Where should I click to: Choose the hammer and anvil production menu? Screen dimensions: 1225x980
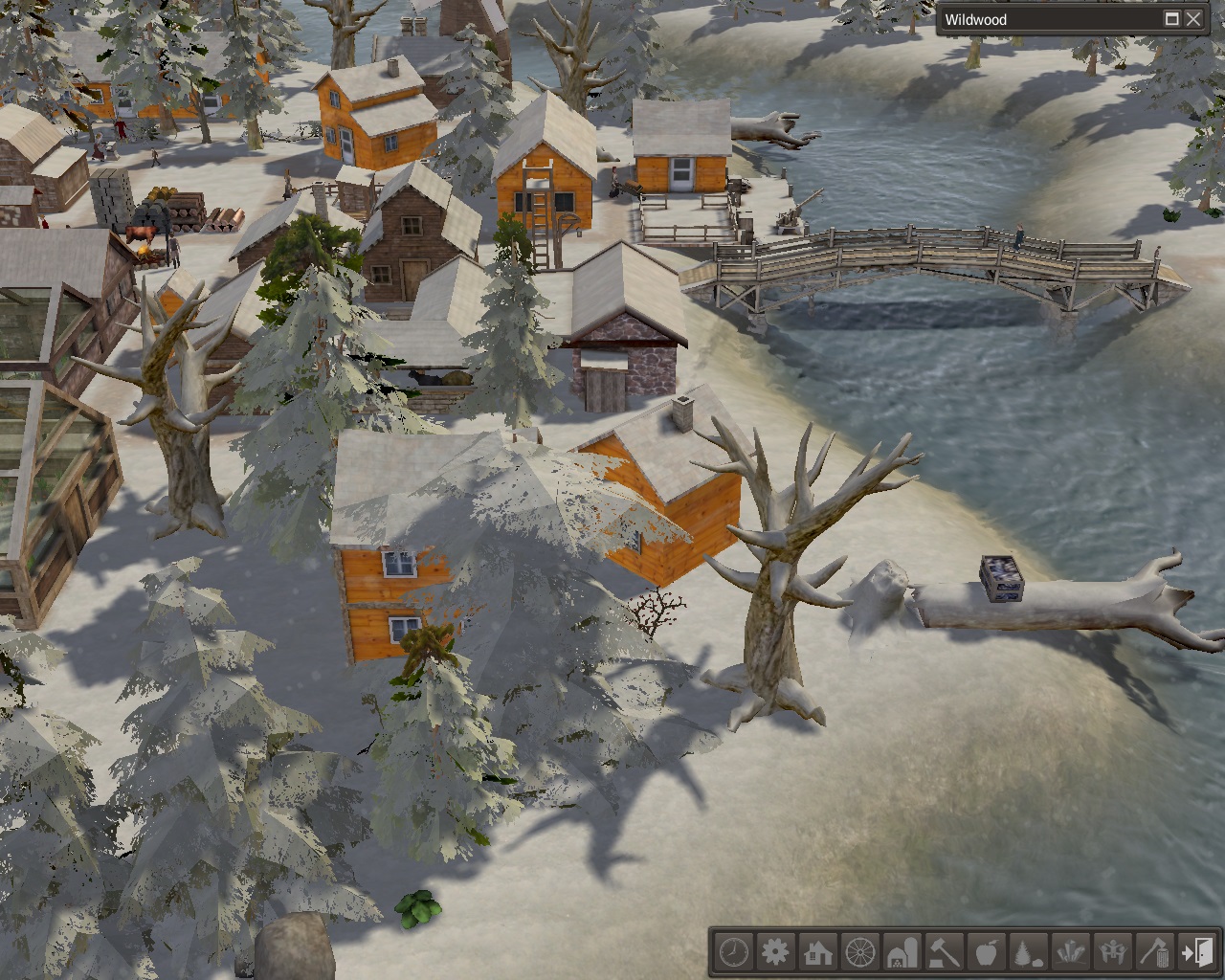pos(945,952)
